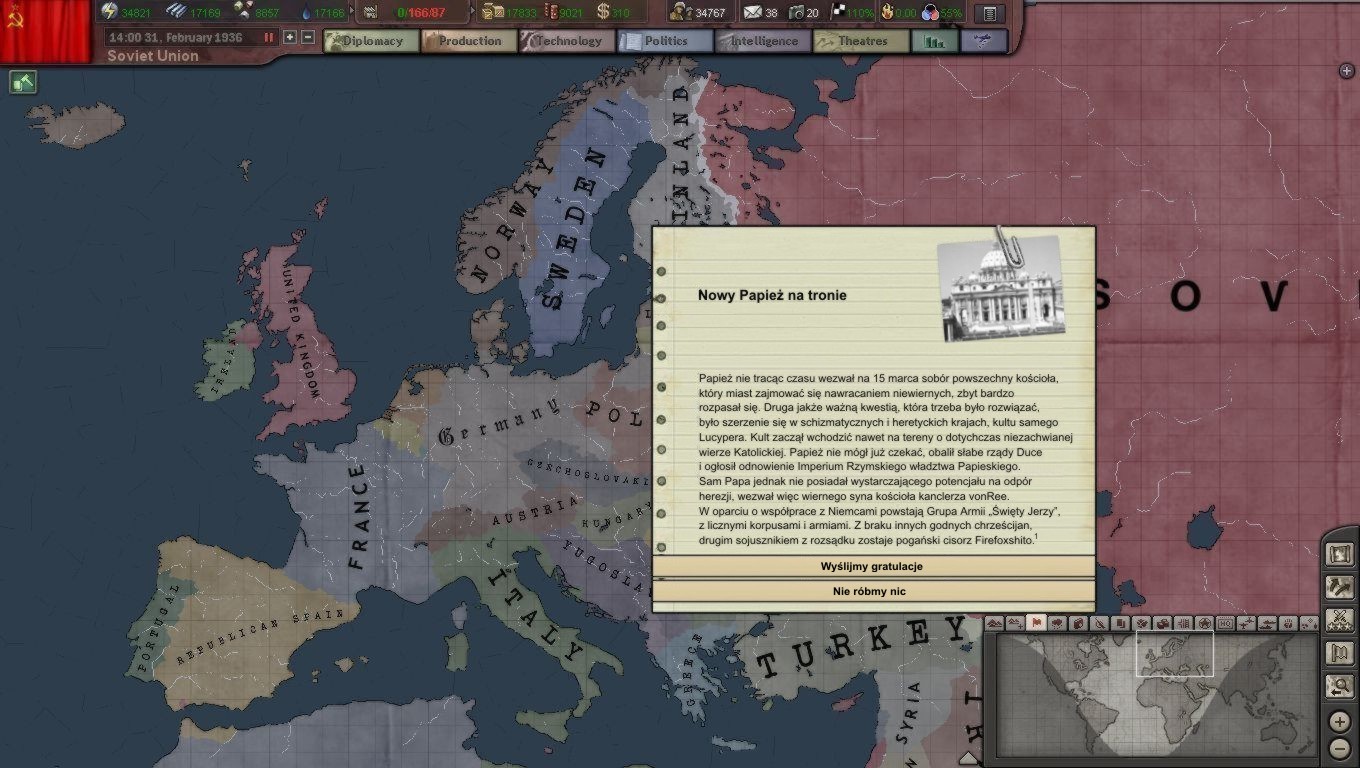
Task: Open the statistics chart tab
Action: click(935, 41)
